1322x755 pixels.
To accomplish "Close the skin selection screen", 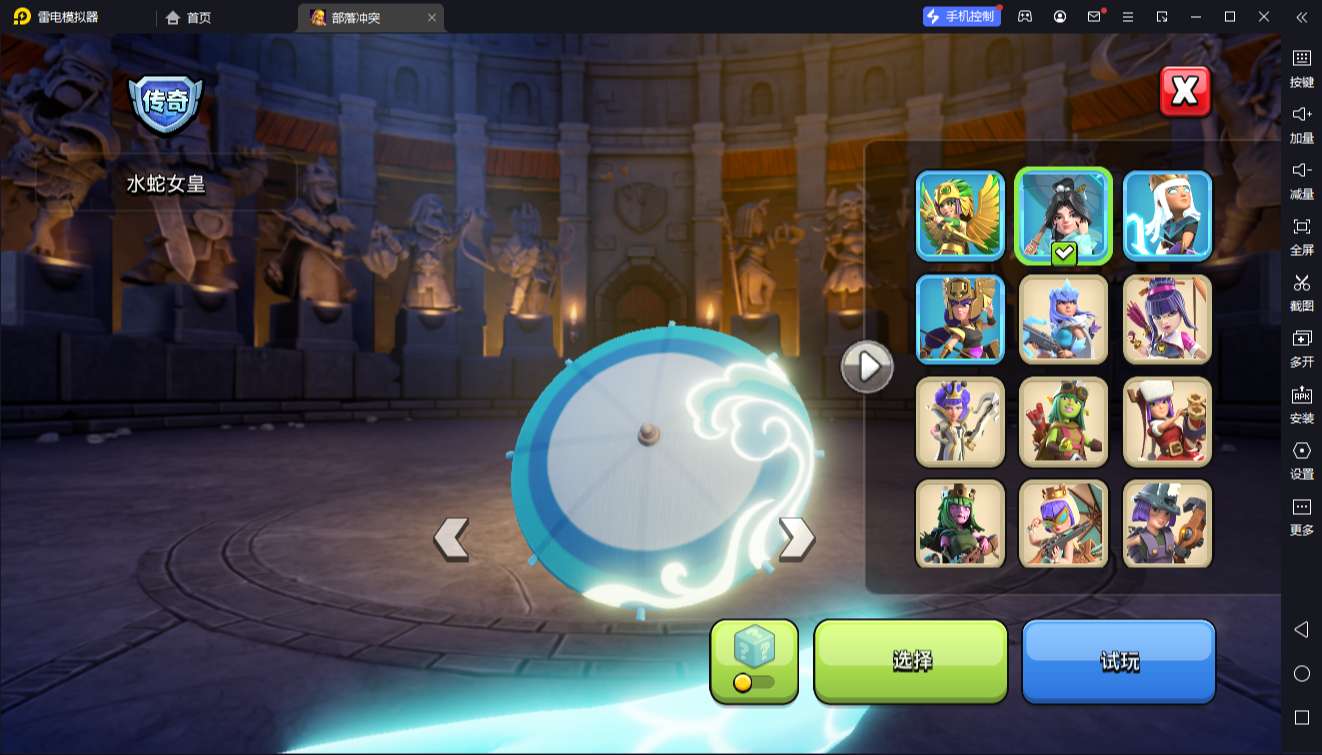I will 1185,92.
